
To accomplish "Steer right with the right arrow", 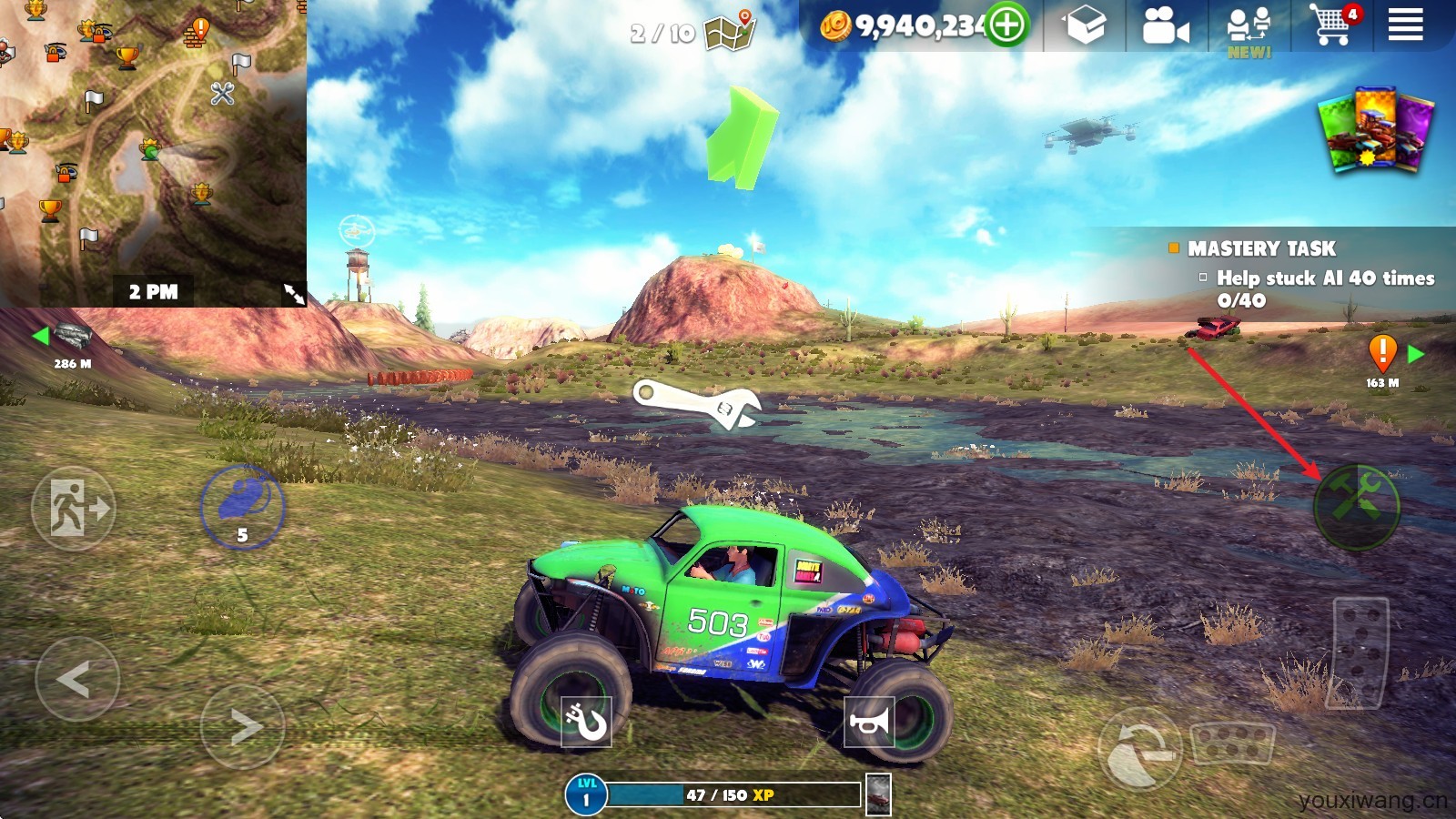I will coord(243,726).
